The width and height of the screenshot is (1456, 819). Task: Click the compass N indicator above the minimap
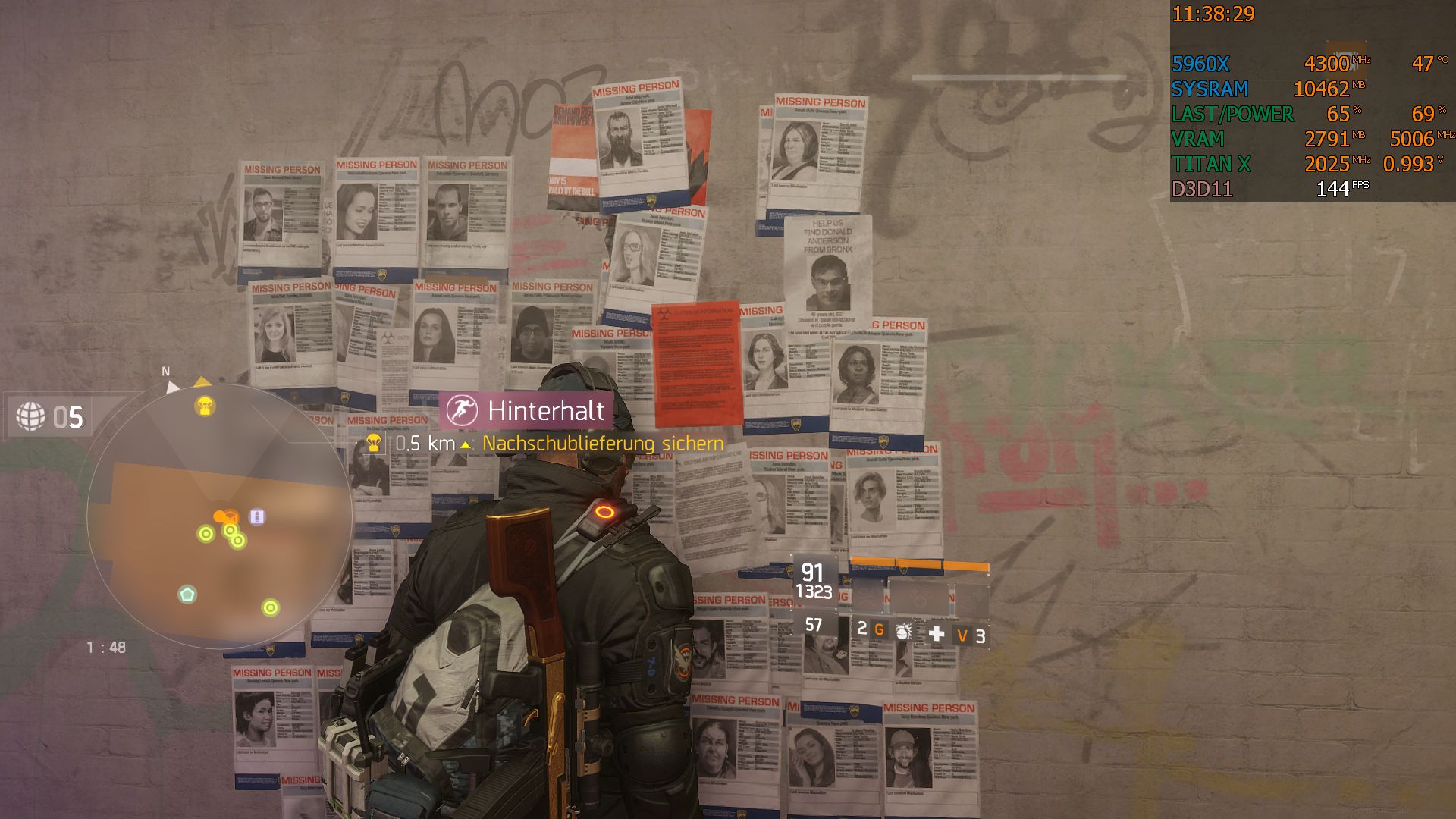click(x=166, y=372)
